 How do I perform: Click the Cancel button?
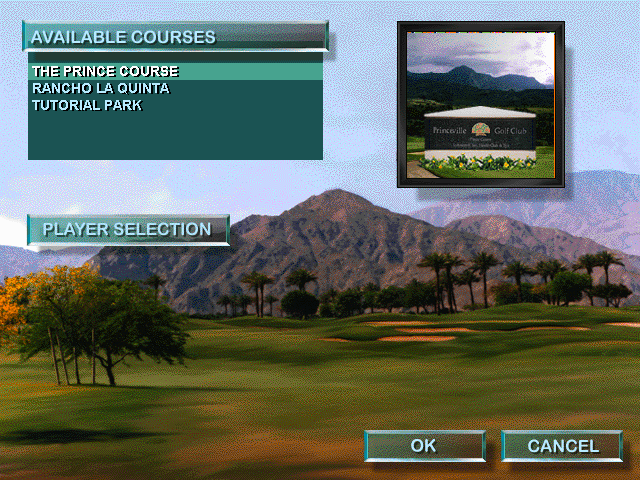(562, 446)
